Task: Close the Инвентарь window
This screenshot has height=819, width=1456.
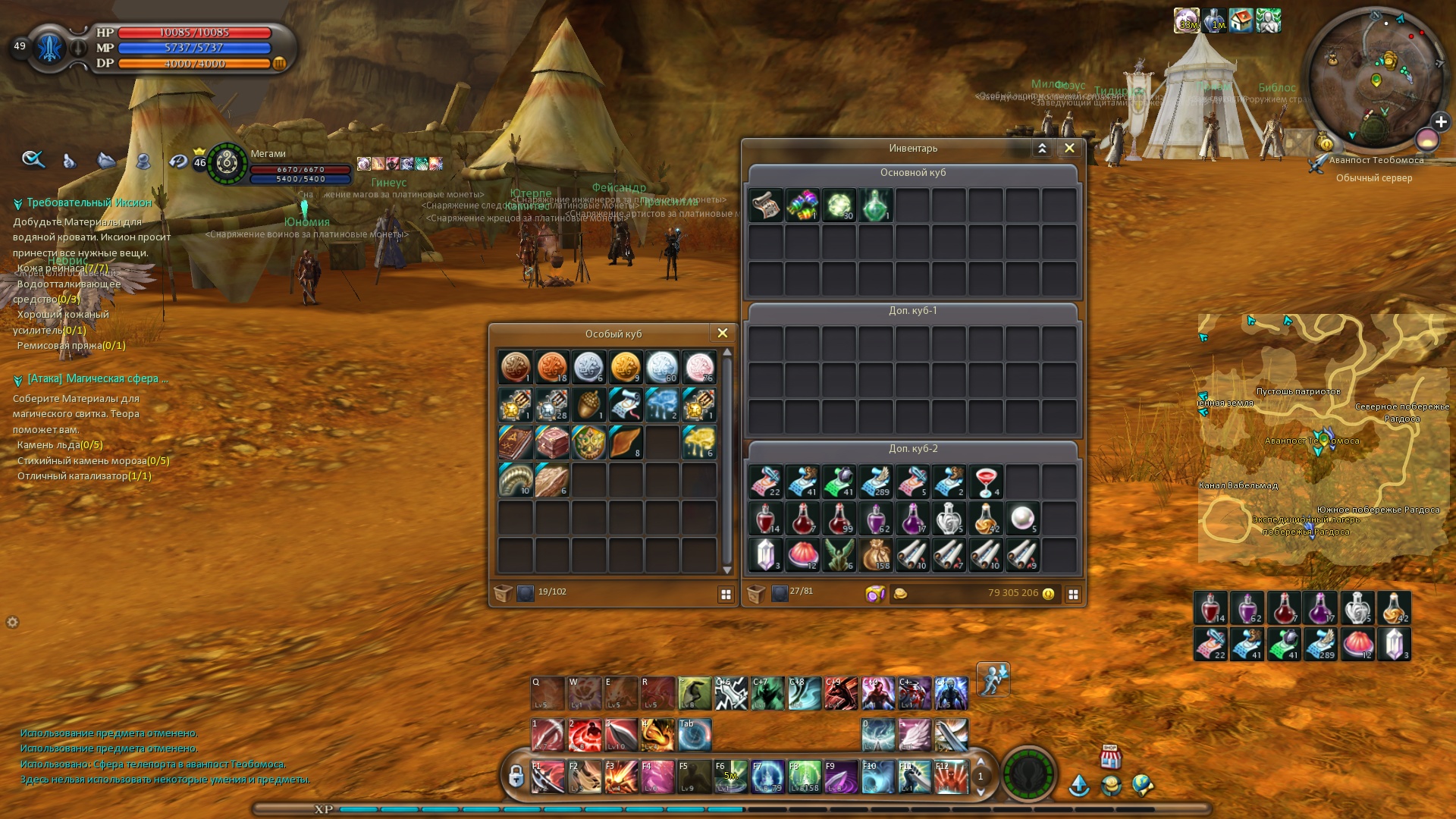Action: point(1069,149)
